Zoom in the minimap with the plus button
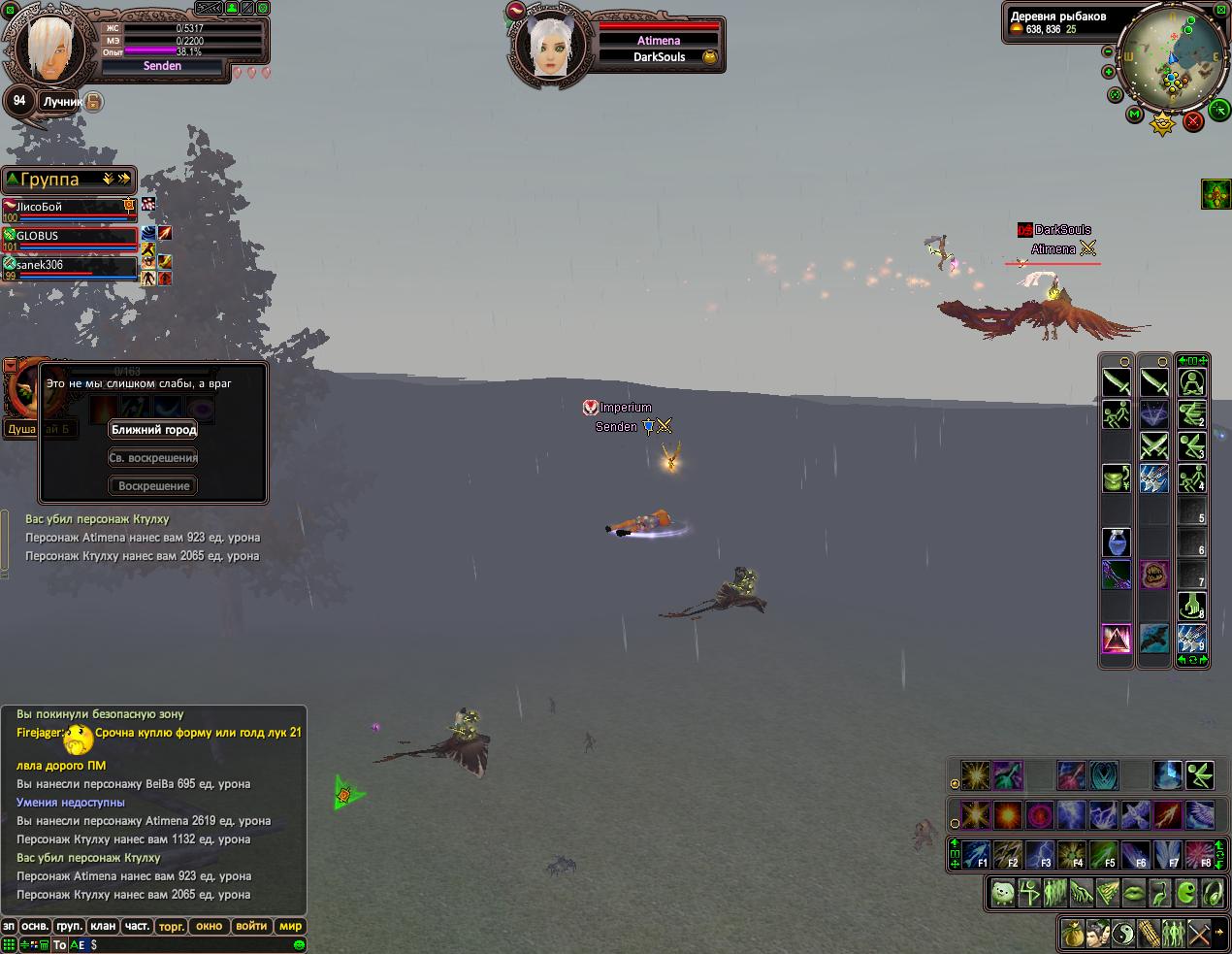 click(x=1109, y=72)
